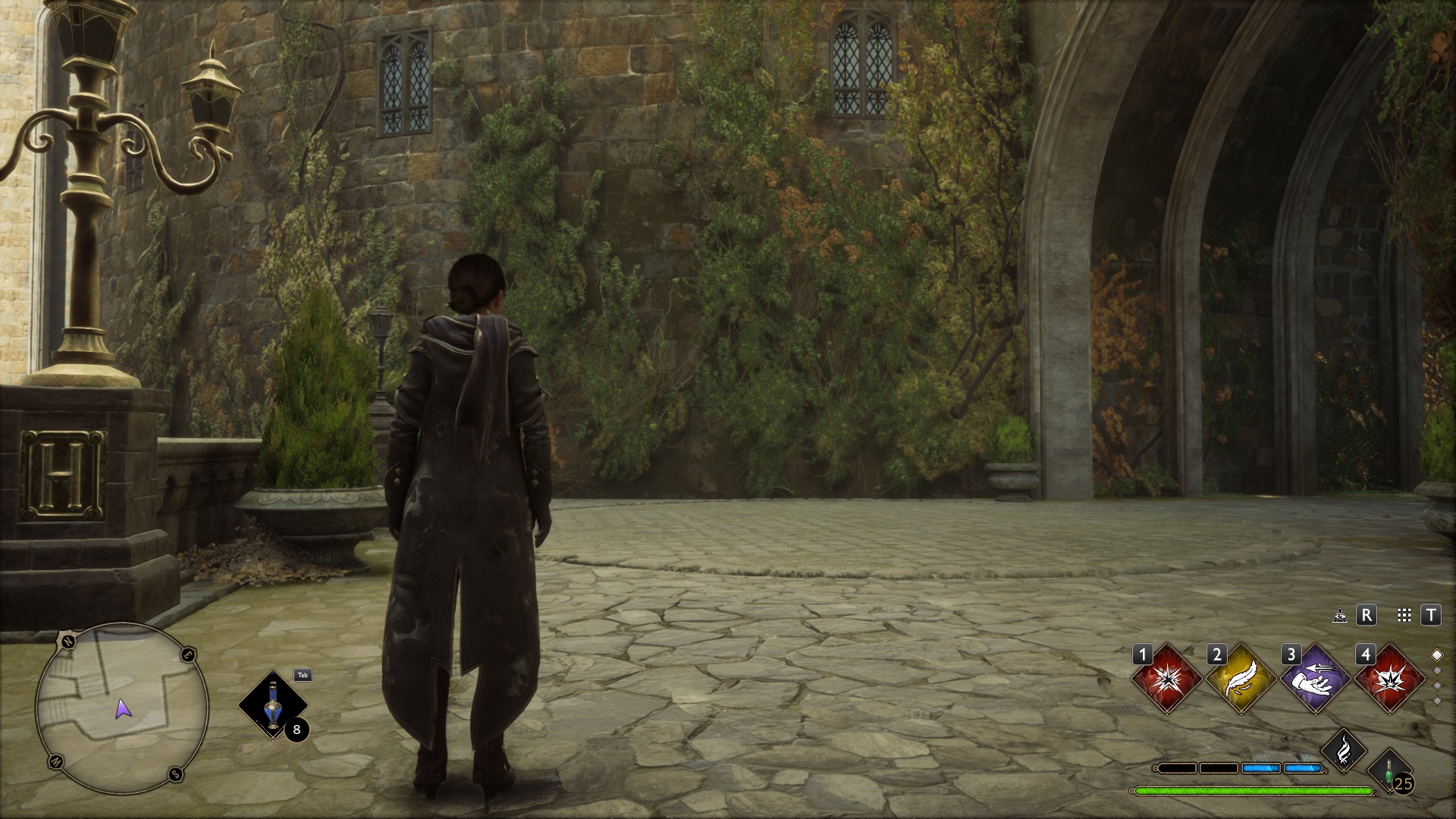Cast the red starburst spell in slot 1

[x=1166, y=679]
